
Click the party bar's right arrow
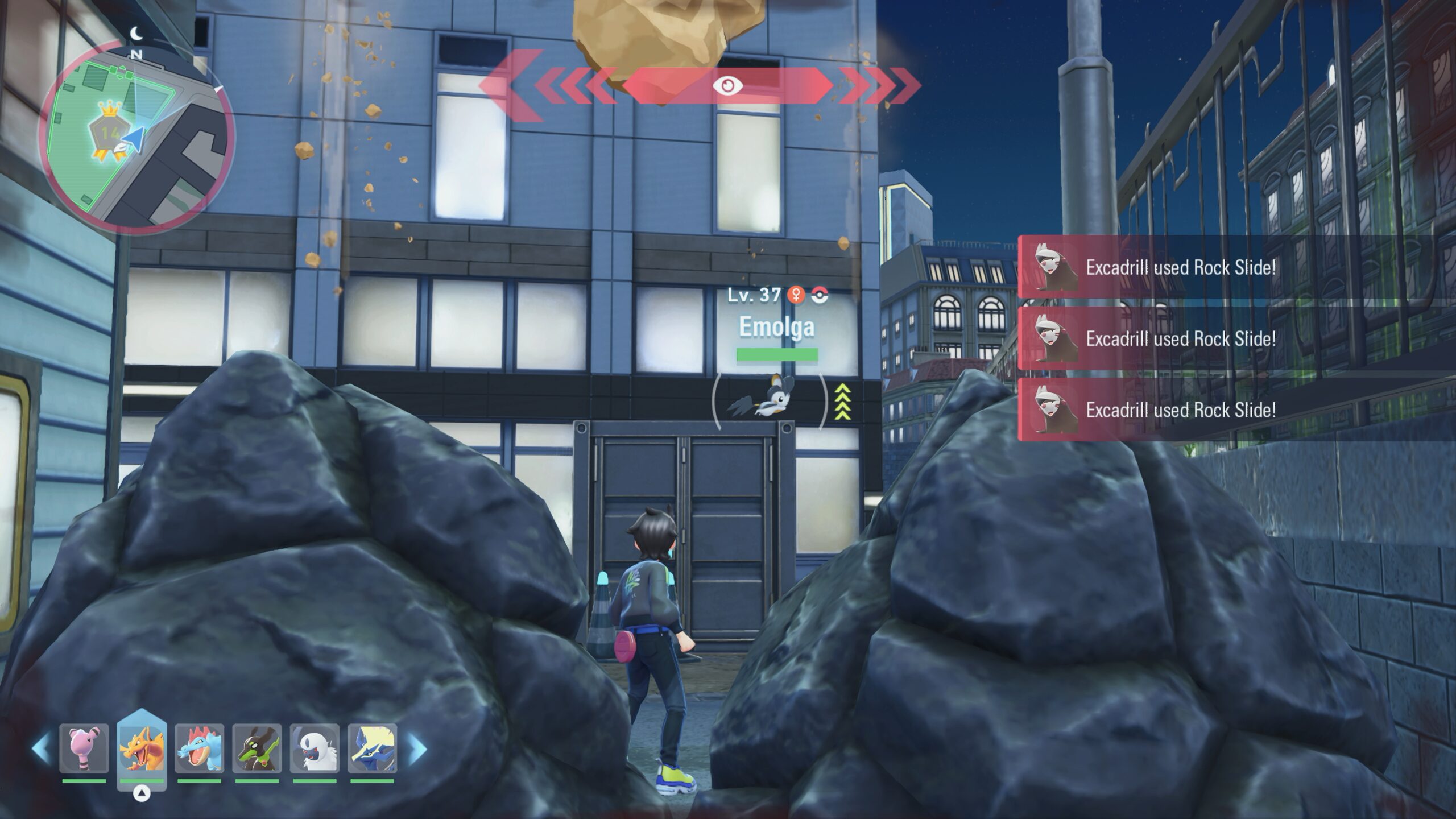417,748
